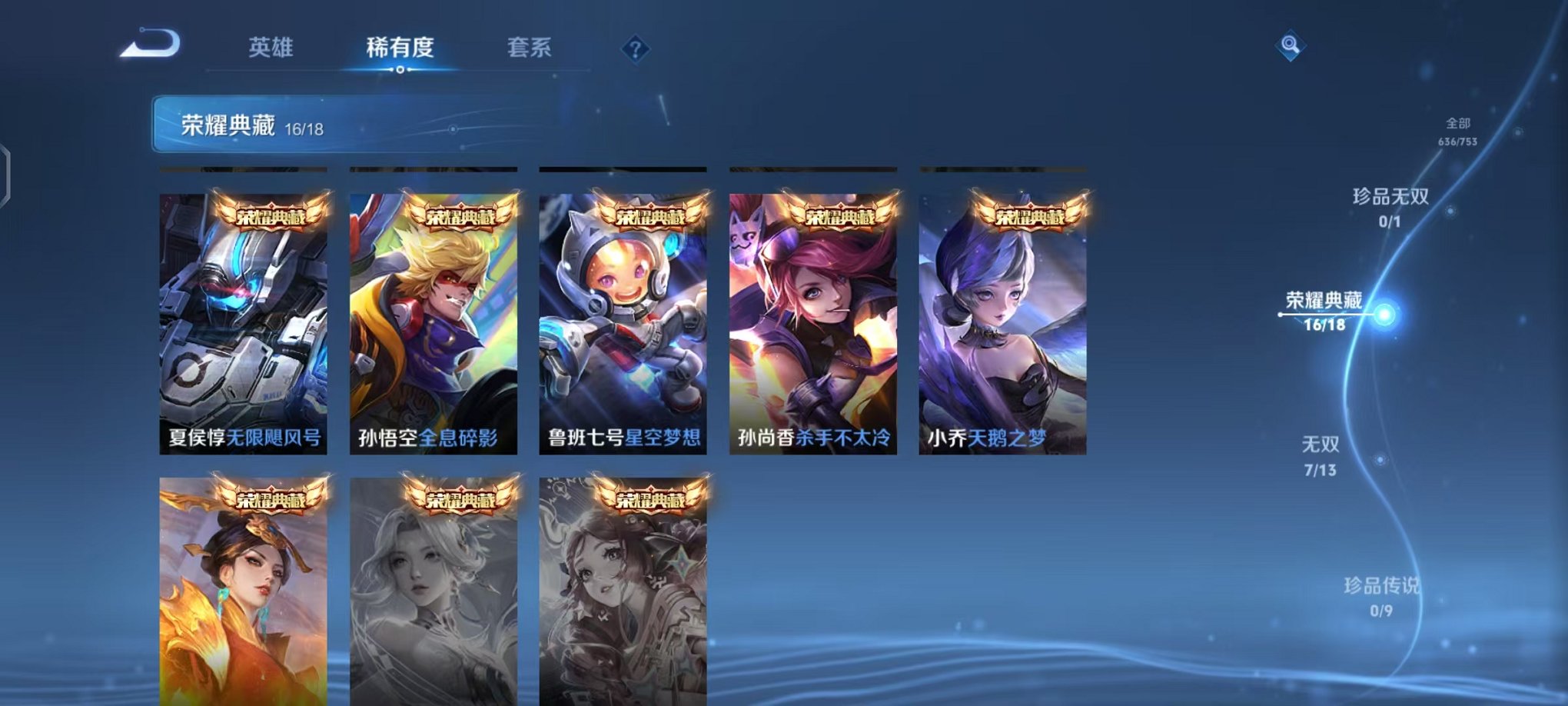
Task: Click the side panel arrow on the left edge
Action: 7,172
